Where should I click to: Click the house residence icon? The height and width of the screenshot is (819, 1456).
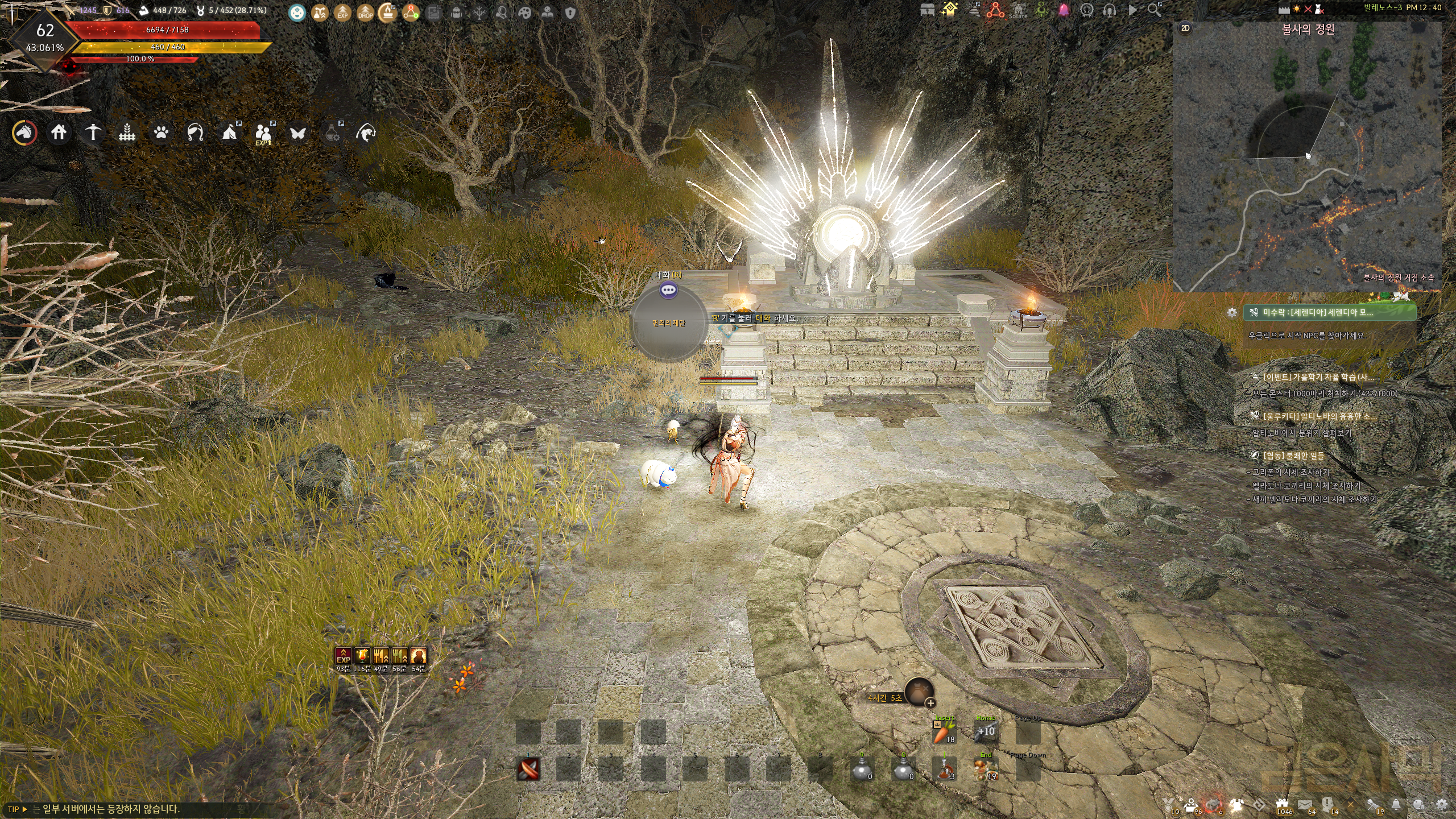(59, 133)
